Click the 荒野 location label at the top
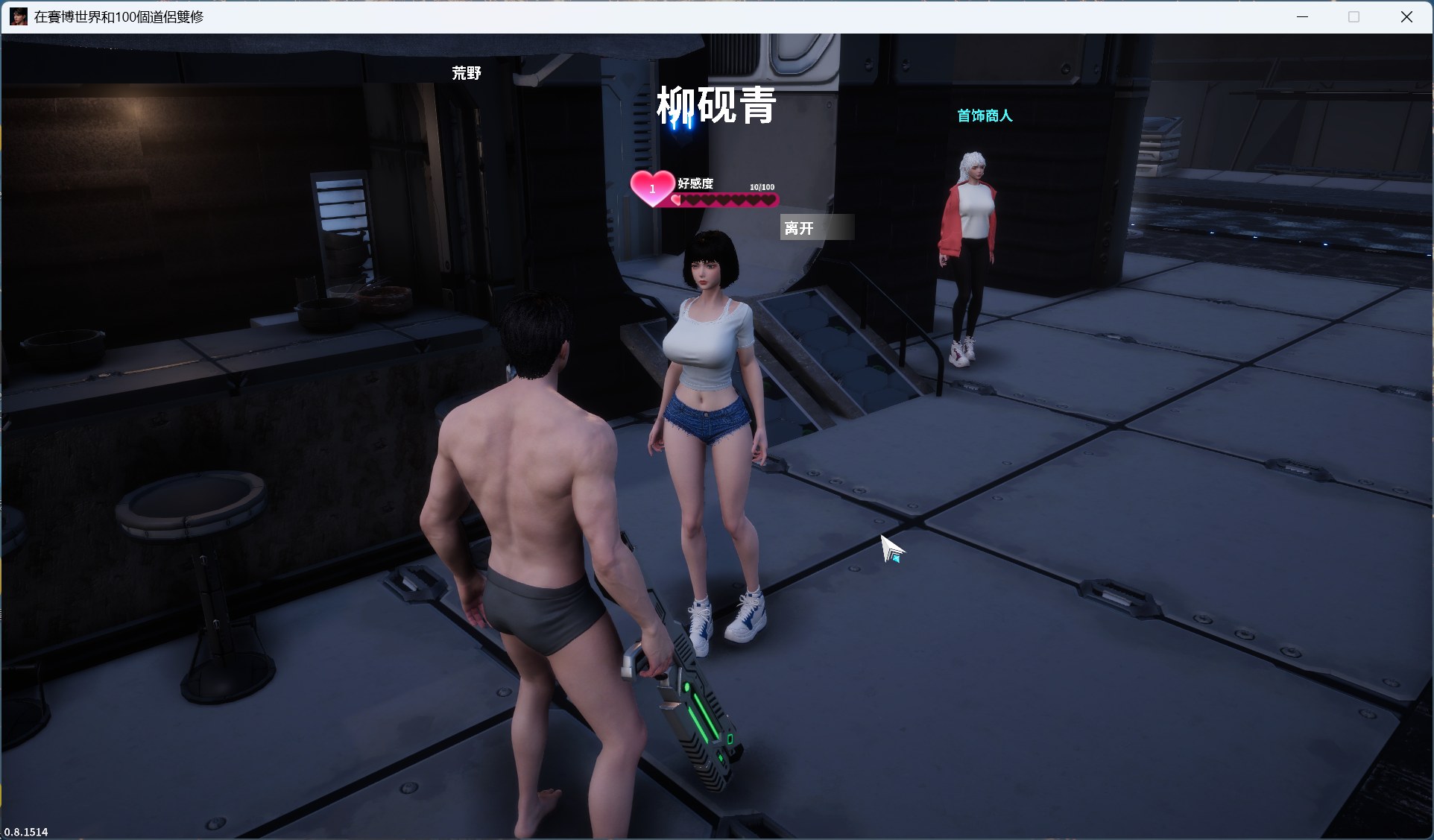 click(x=467, y=73)
